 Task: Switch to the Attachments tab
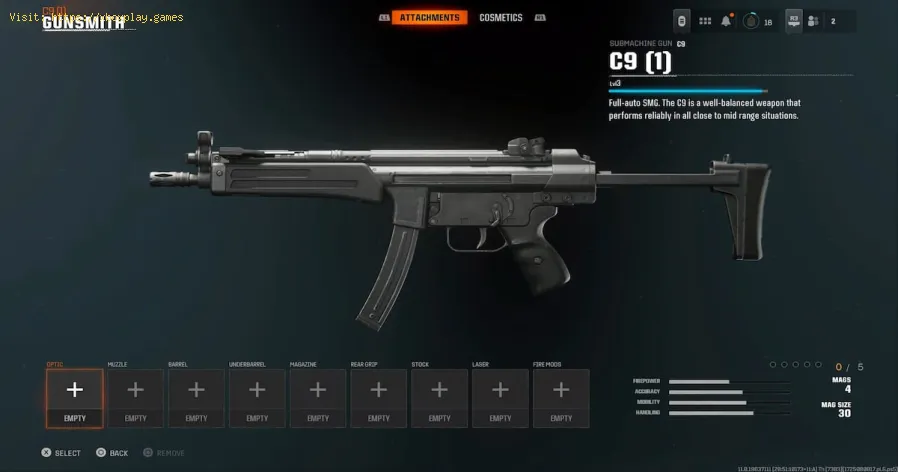429,18
